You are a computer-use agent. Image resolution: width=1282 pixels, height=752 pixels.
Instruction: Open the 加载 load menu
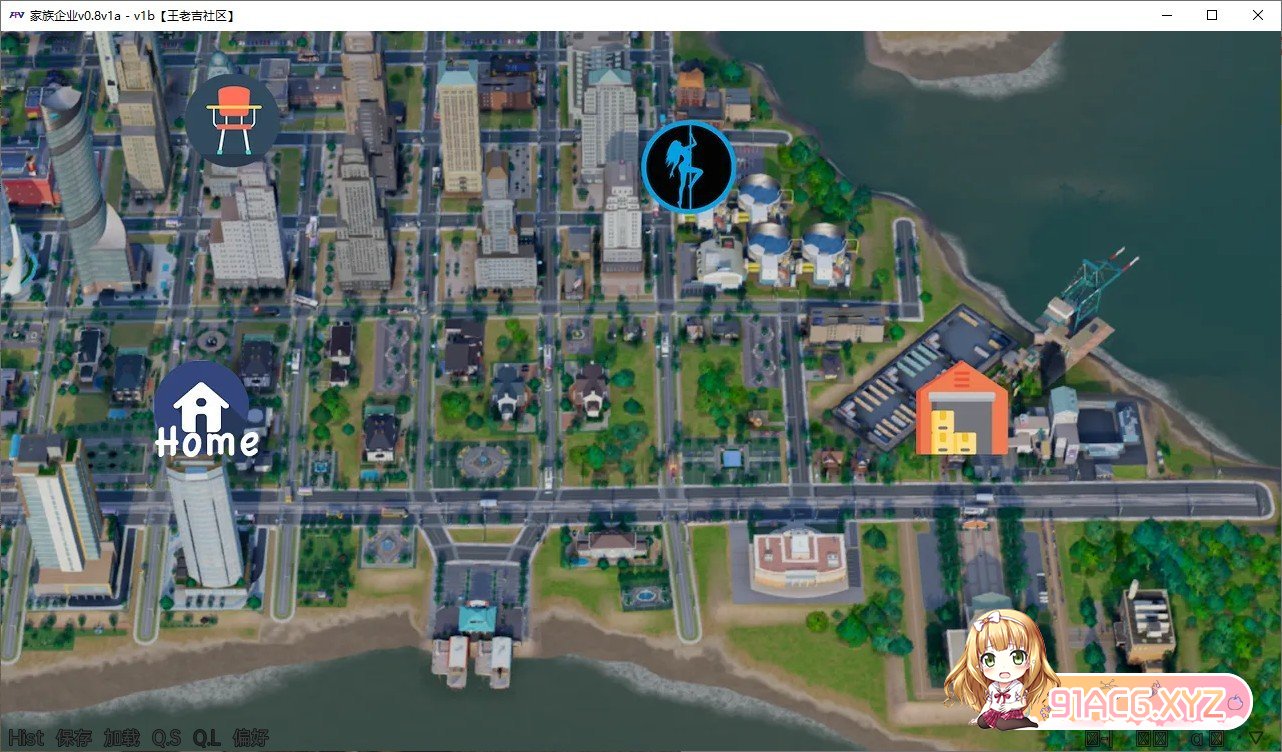(122, 739)
